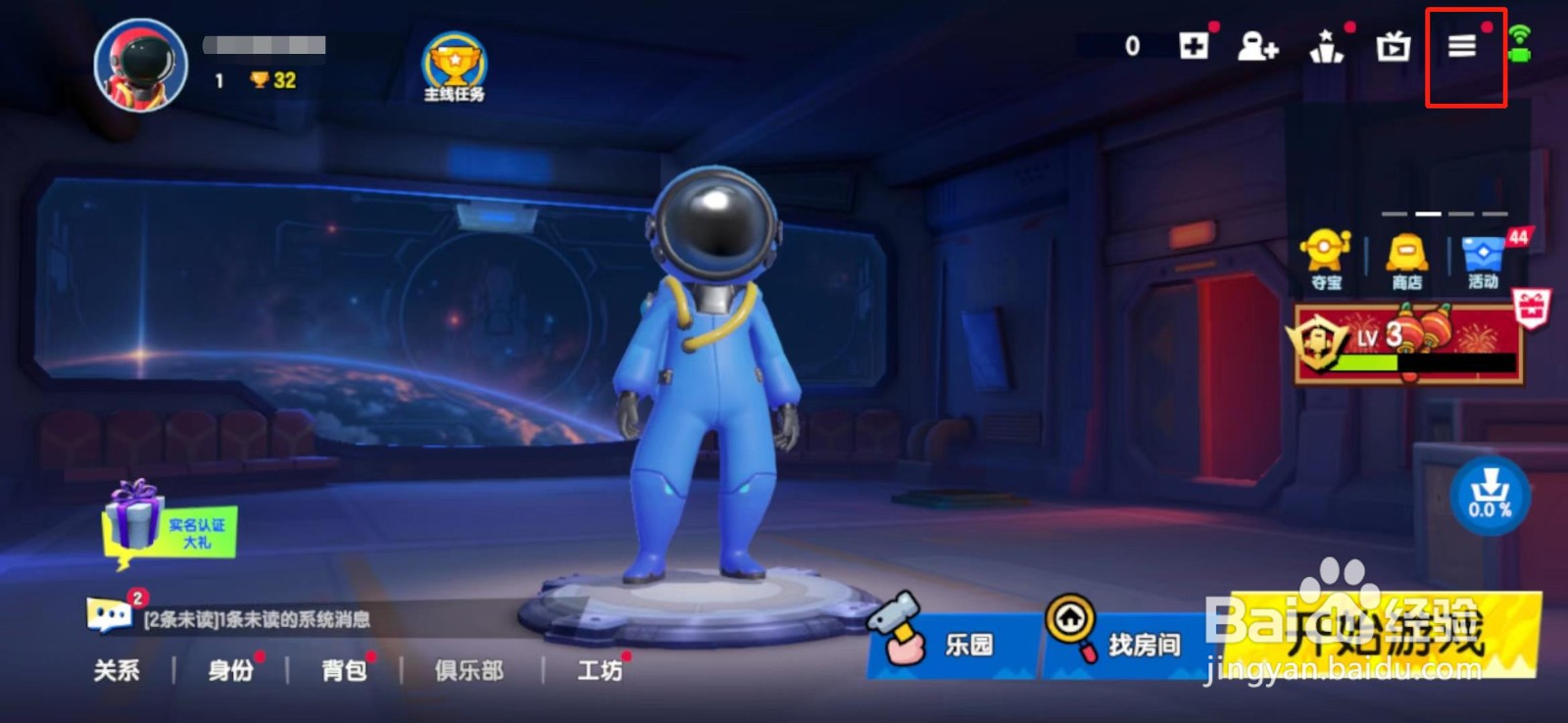Open the 俱乐部 club tab
This screenshot has width=1568, height=723.
pos(467,672)
